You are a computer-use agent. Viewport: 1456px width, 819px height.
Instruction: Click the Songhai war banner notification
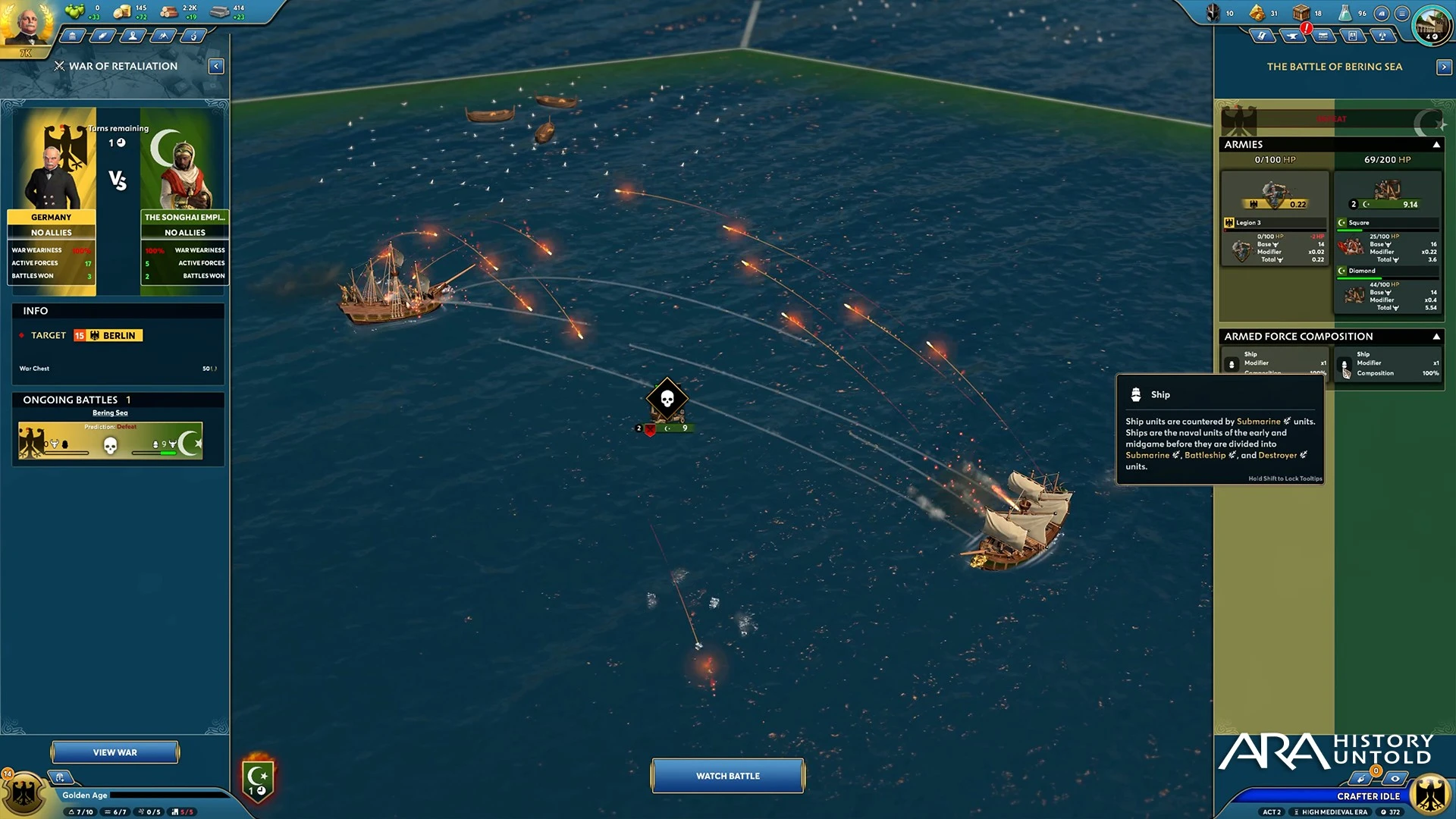pos(258,779)
